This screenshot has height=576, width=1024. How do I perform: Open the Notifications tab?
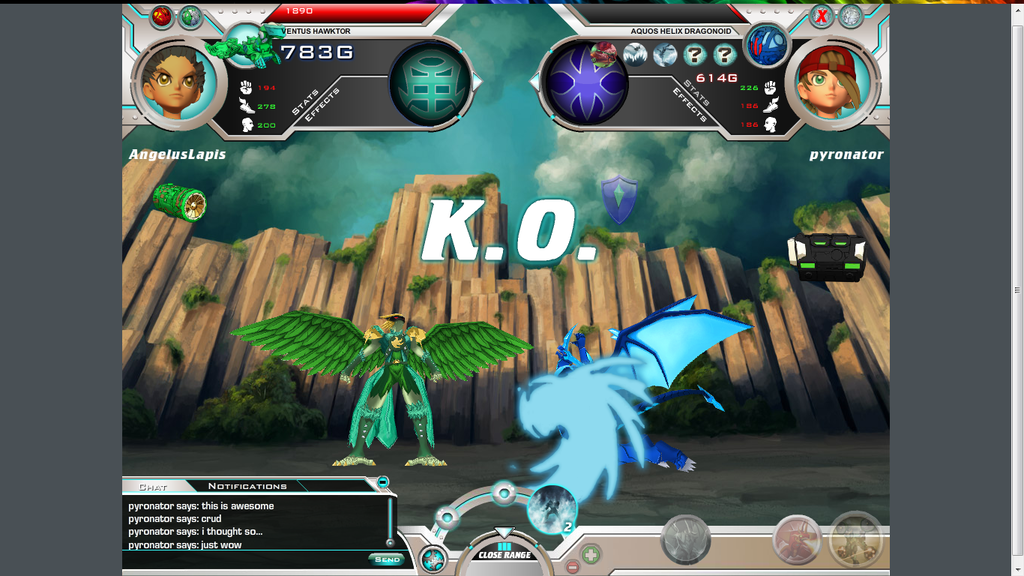click(247, 487)
